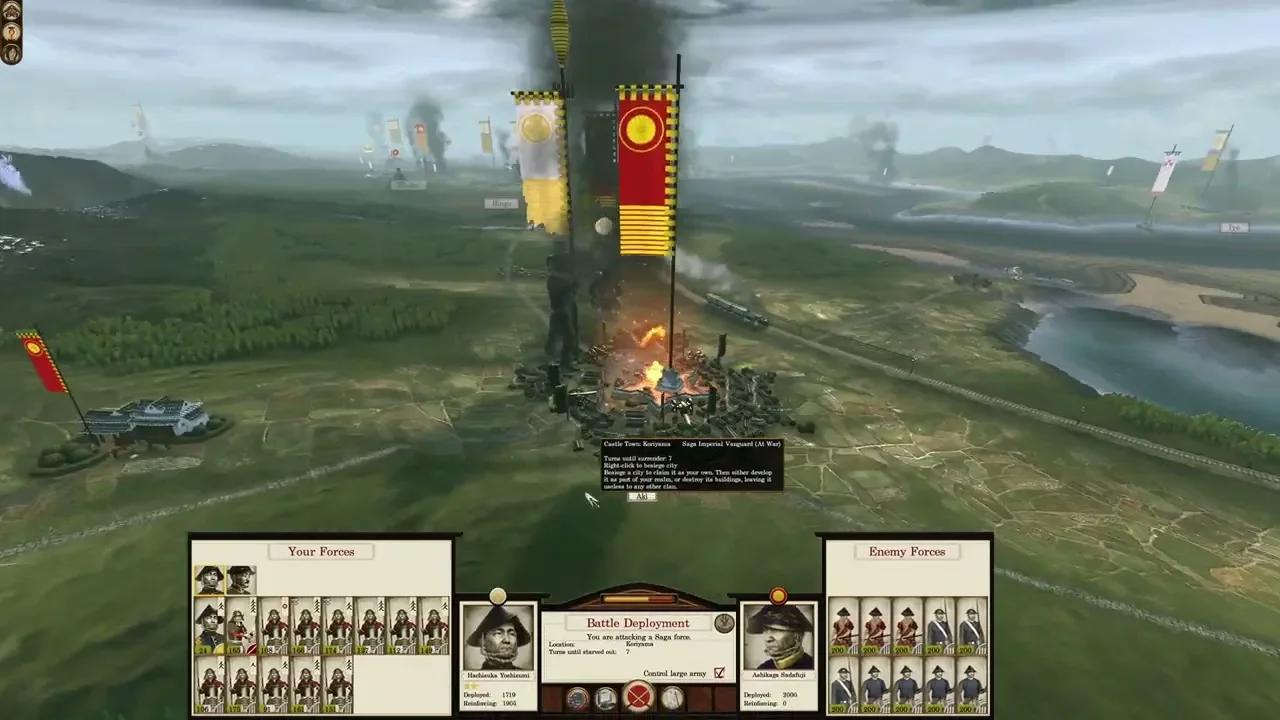Click the crossed red swords battle button
Image resolution: width=1280 pixels, height=720 pixels.
point(640,698)
